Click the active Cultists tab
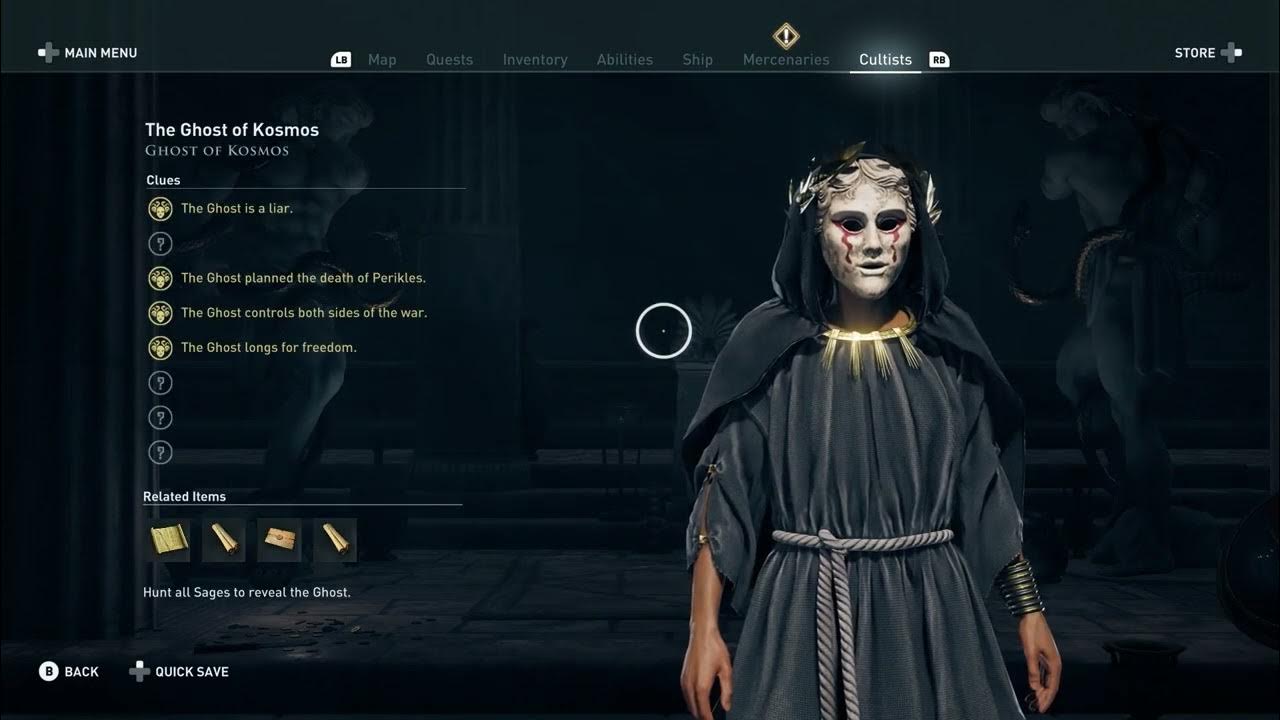The height and width of the screenshot is (720, 1280). click(885, 60)
